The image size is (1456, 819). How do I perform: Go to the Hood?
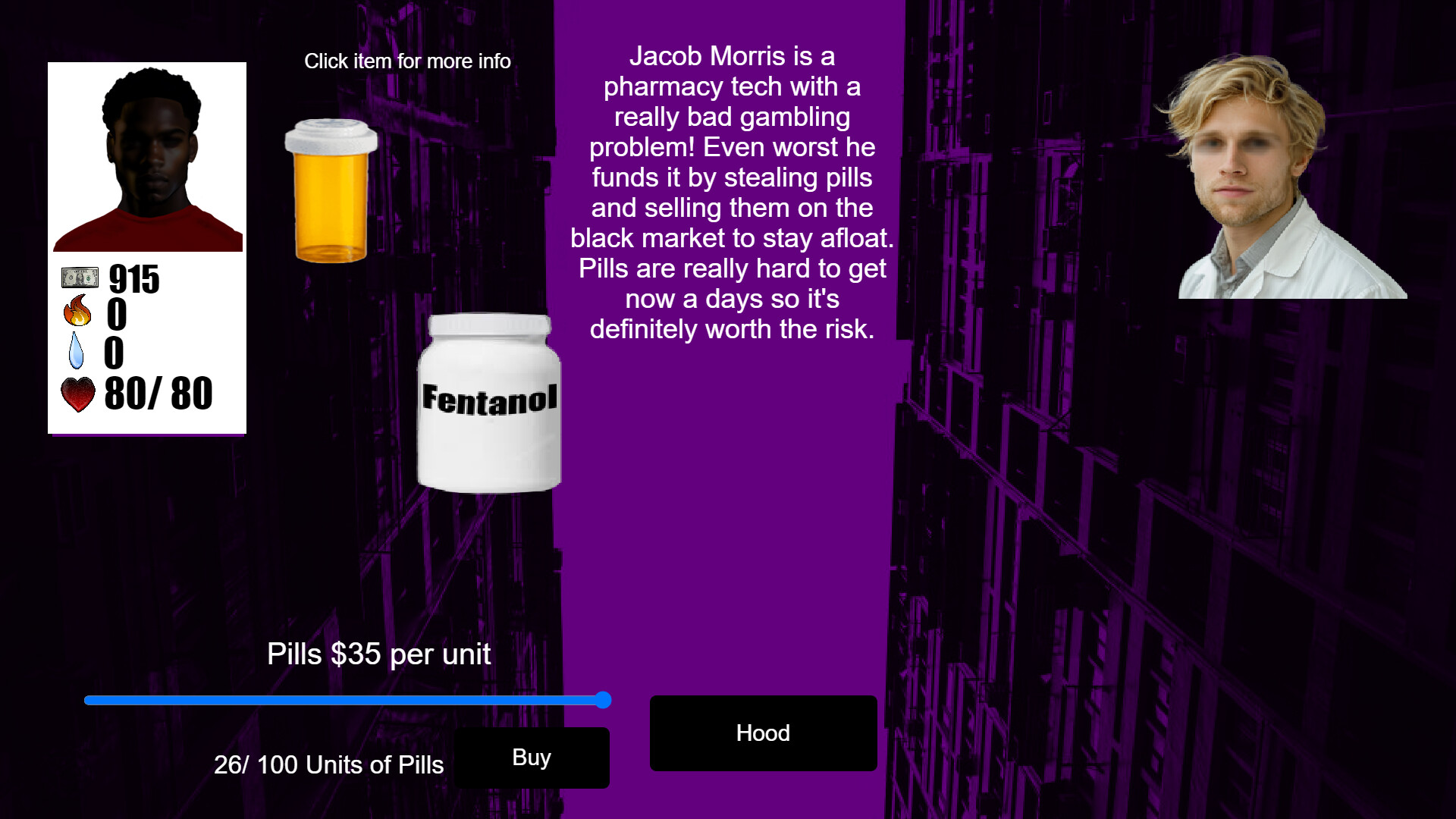[x=763, y=733]
